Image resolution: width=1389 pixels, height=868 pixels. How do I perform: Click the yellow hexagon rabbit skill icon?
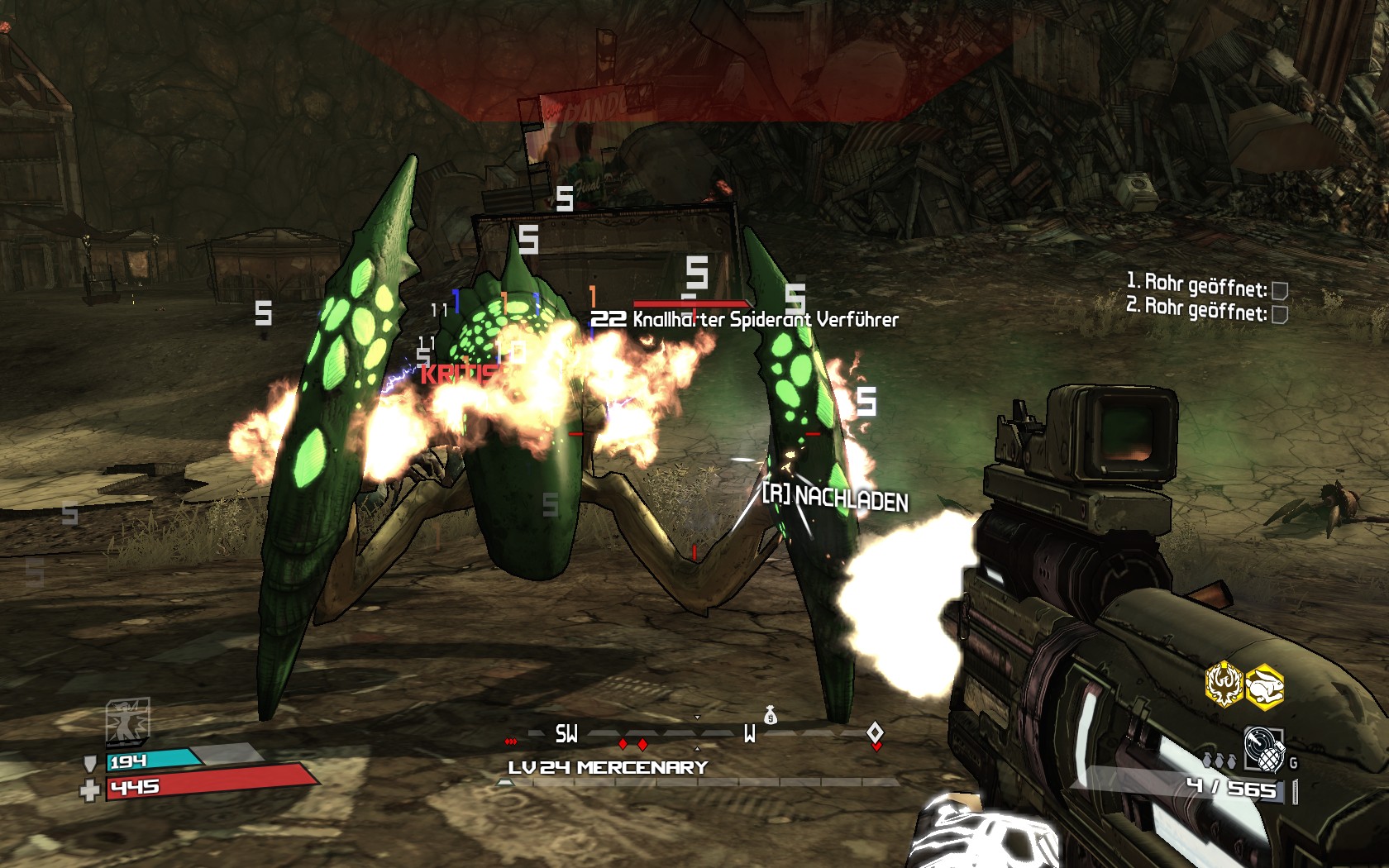pos(1264,686)
